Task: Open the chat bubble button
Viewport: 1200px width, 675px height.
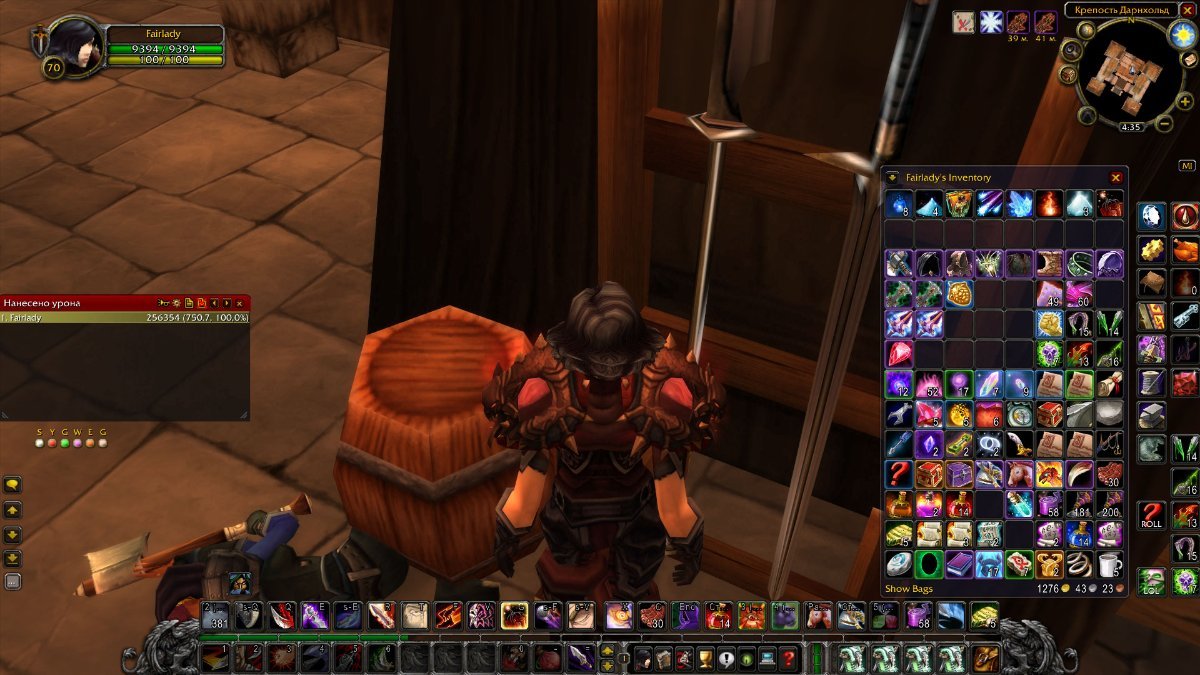Action: click(13, 485)
